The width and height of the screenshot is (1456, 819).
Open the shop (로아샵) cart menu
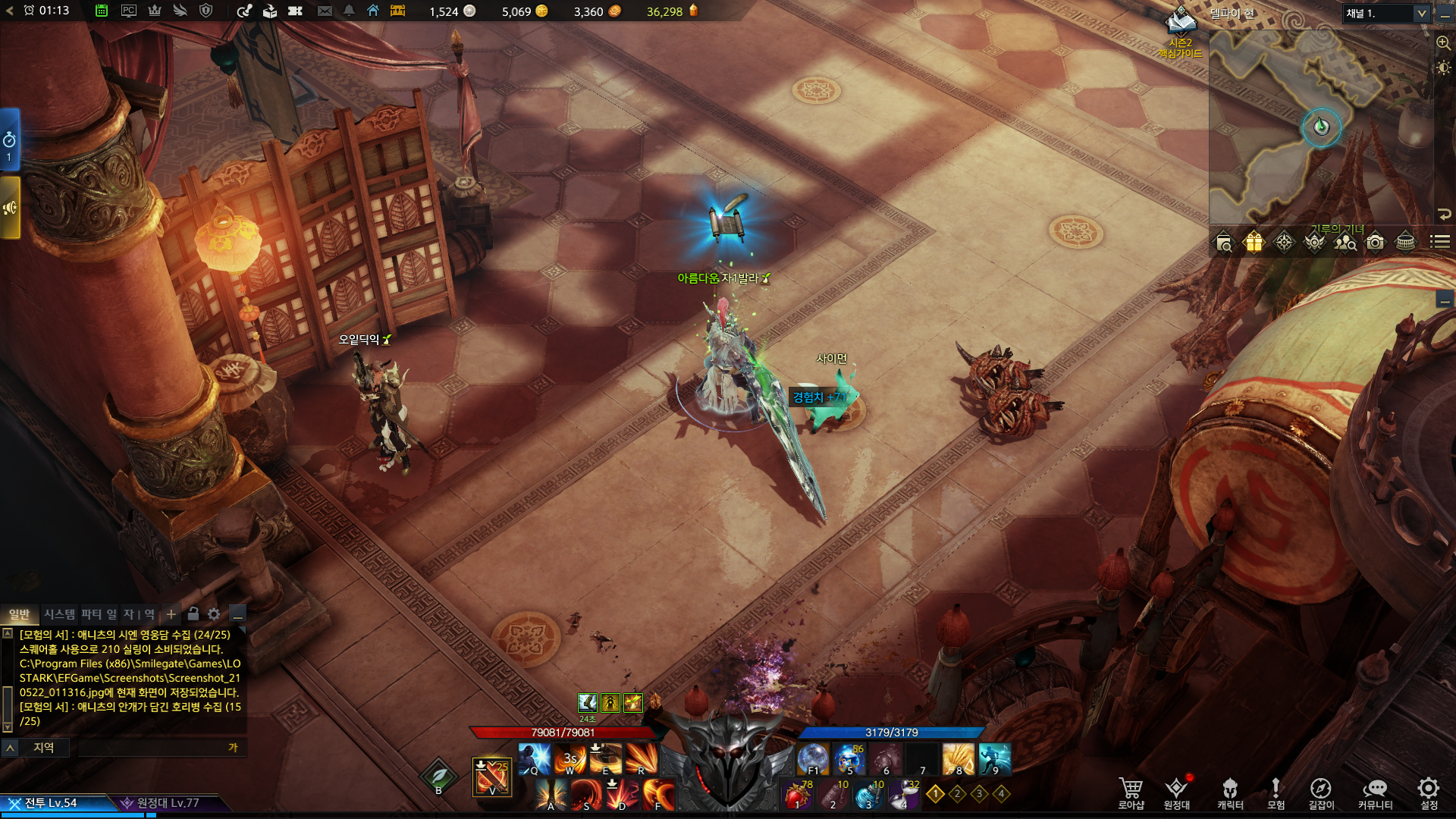point(1131,792)
